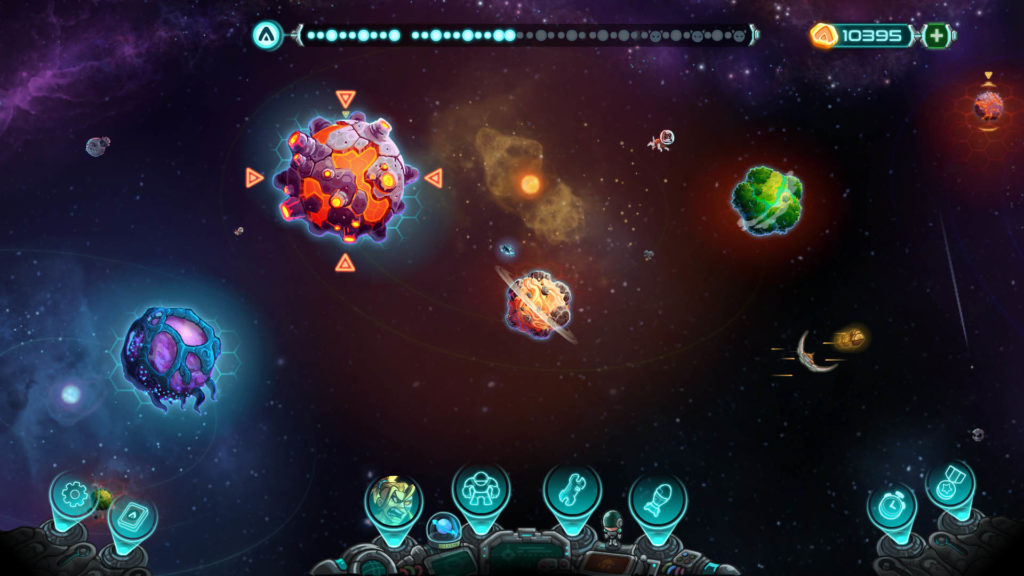Choose the green jungle planet
This screenshot has height=576, width=1024.
[x=767, y=200]
